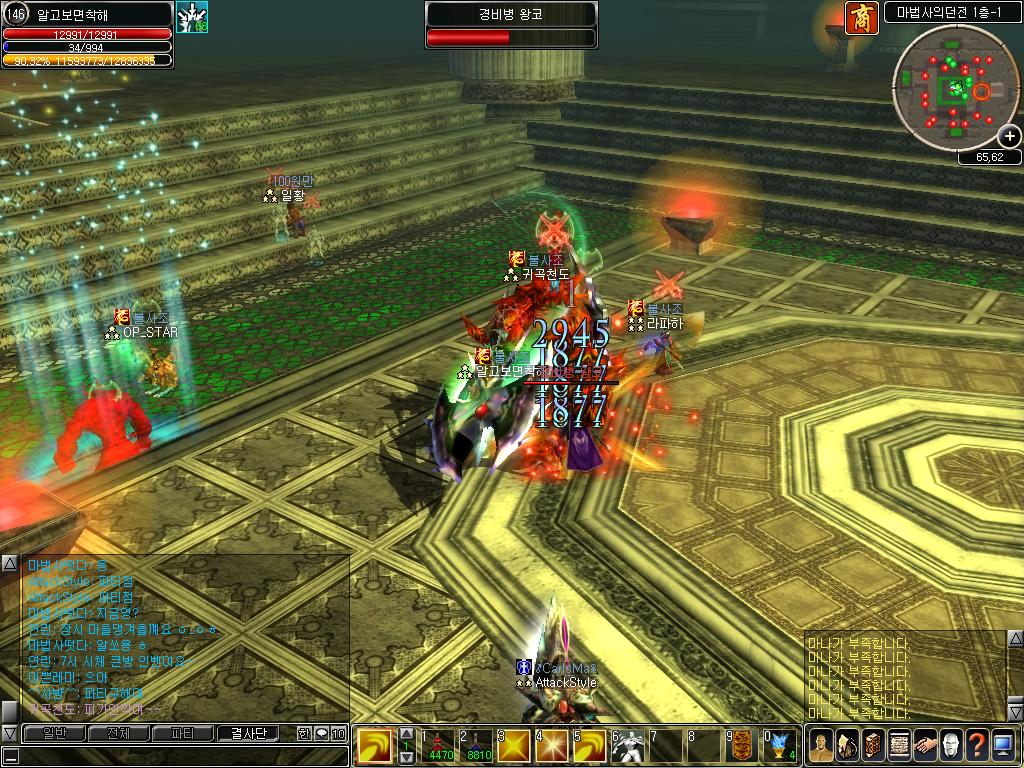Activate the starburst skill in slot 4
The width and height of the screenshot is (1024, 768).
tap(552, 746)
